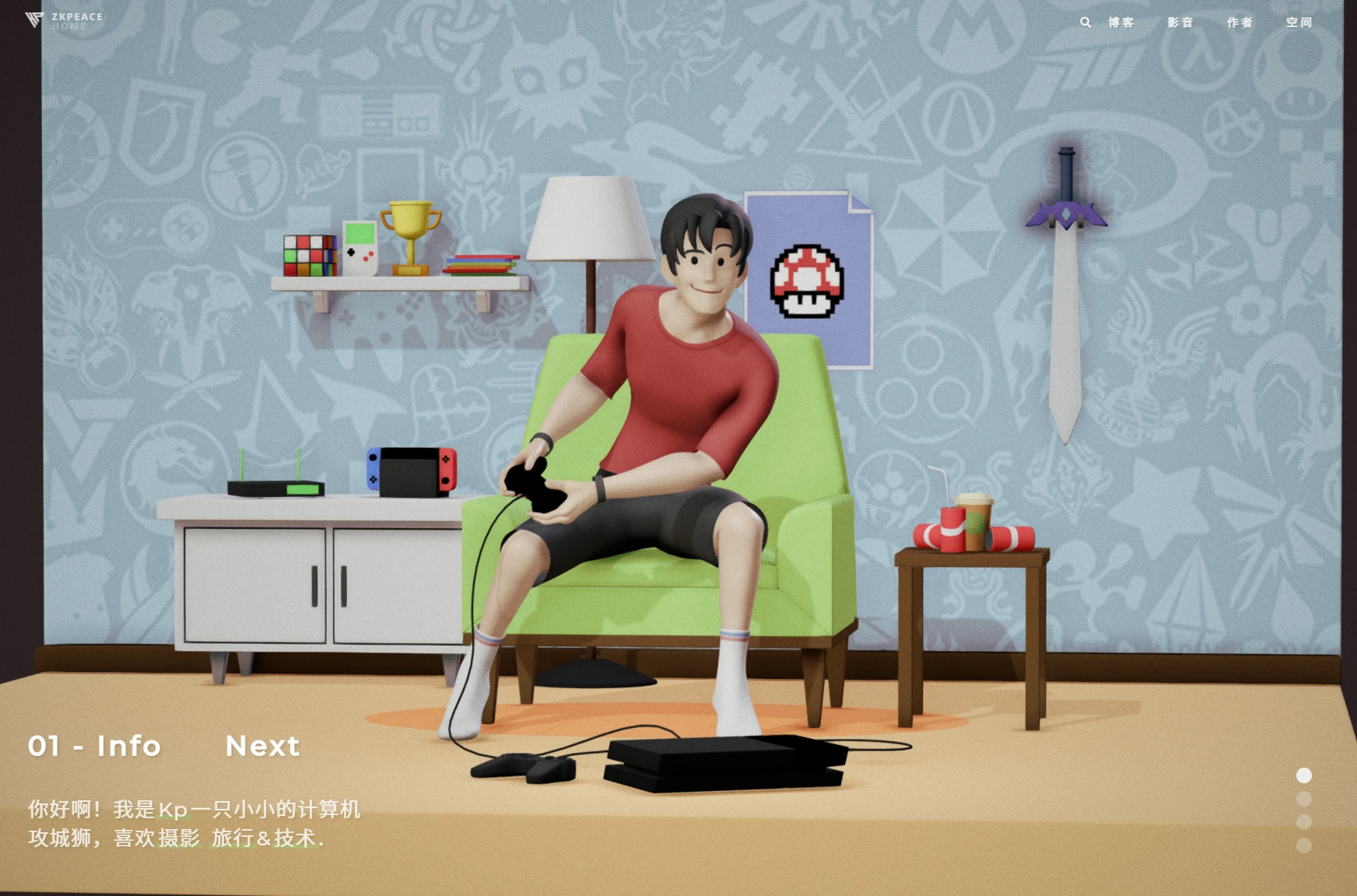The width and height of the screenshot is (1357, 896).
Task: Click the Next slide button
Action: [262, 746]
